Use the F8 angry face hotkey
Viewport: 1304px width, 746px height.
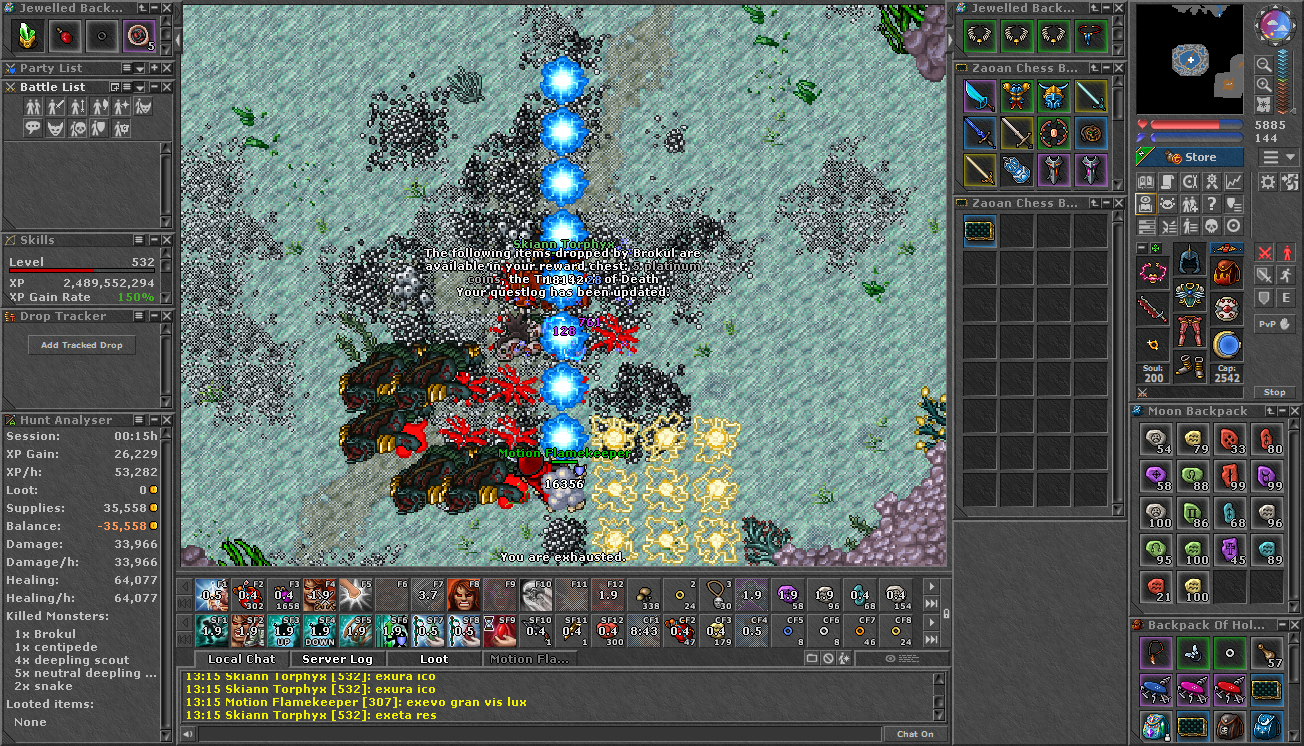tap(464, 596)
